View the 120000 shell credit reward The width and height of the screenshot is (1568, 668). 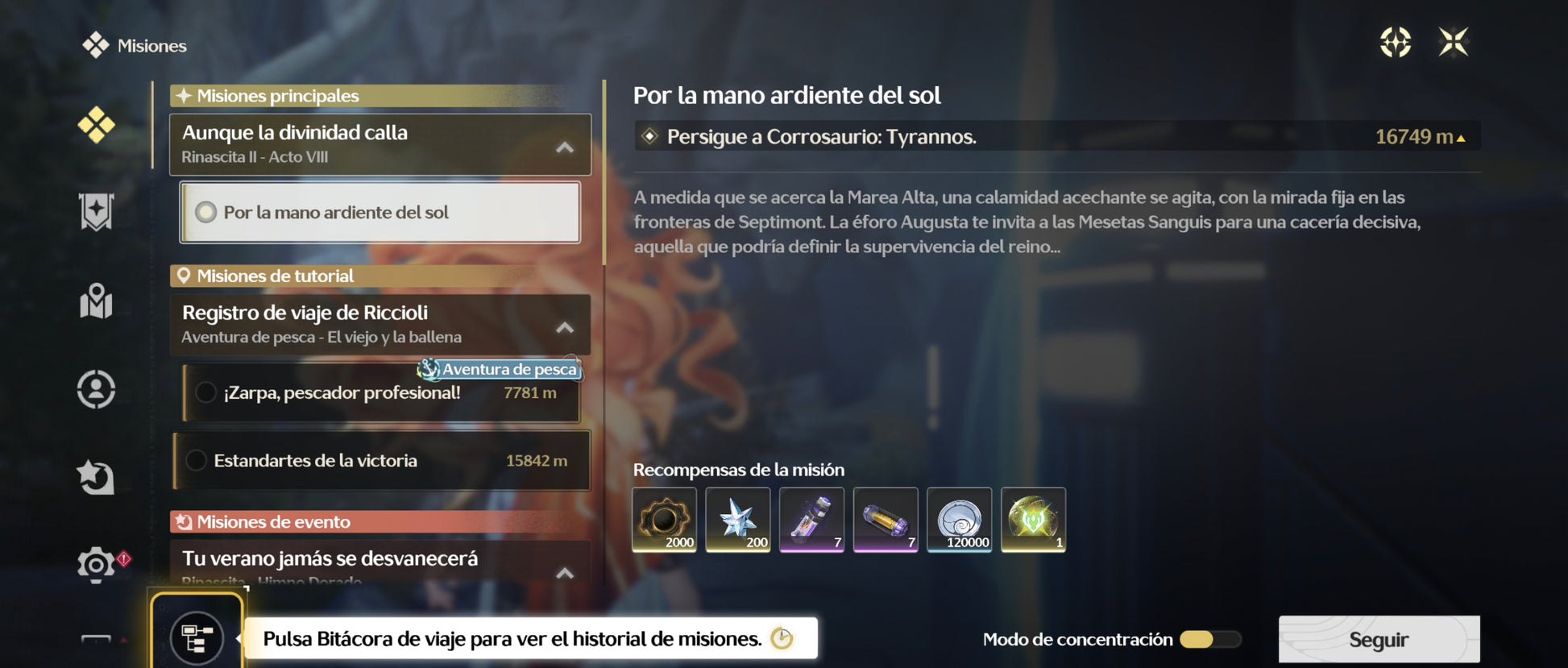pos(959,520)
